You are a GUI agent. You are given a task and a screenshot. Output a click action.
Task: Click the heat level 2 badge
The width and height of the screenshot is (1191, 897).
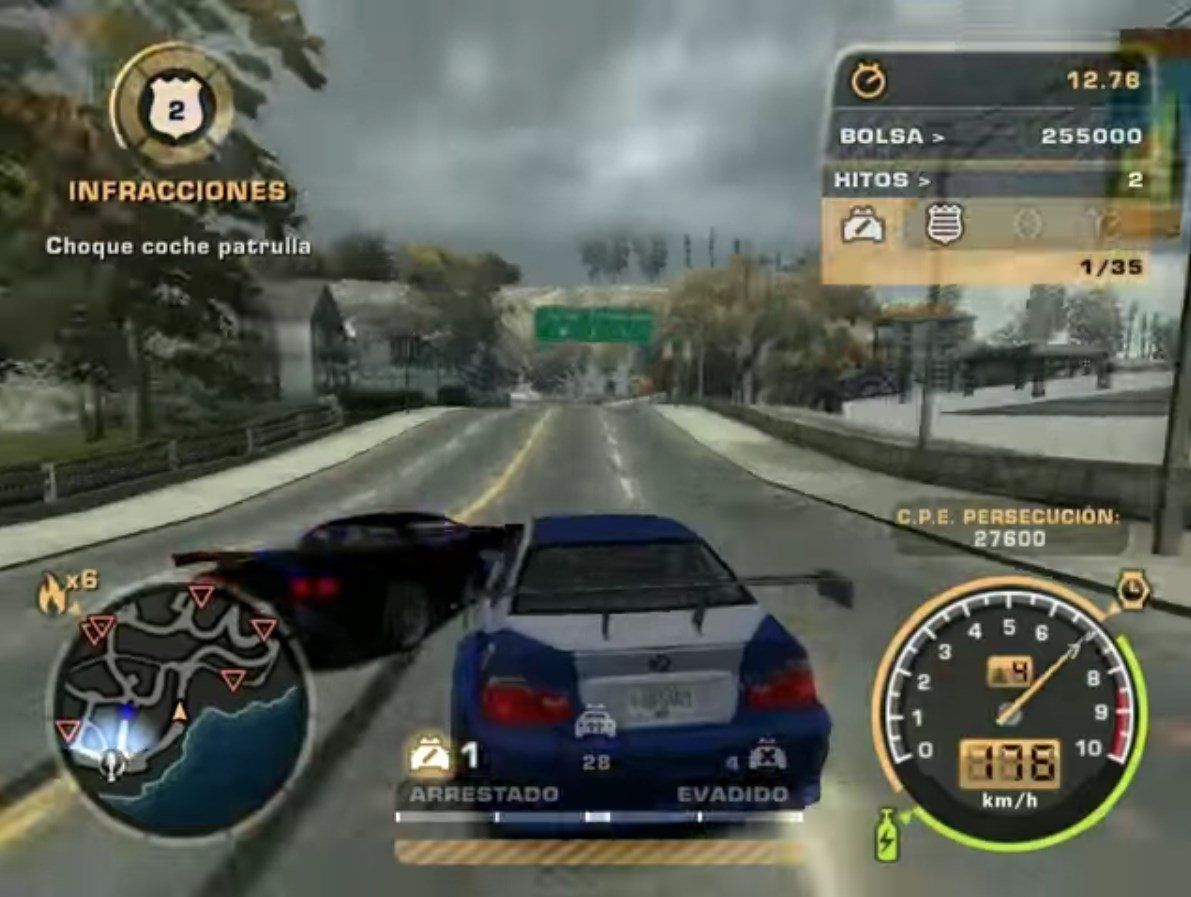point(173,106)
